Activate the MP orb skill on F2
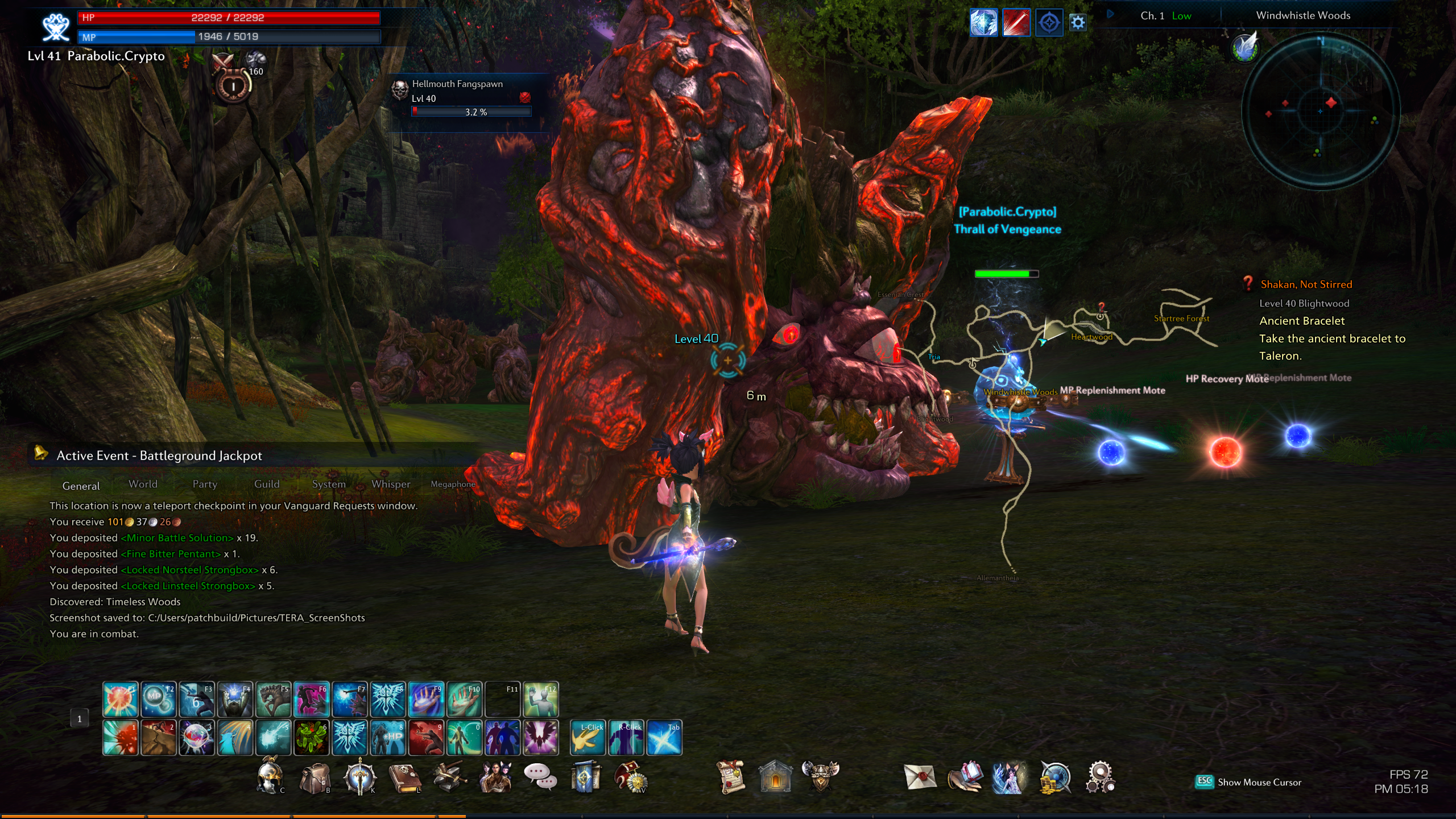The image size is (1456, 819). [158, 699]
